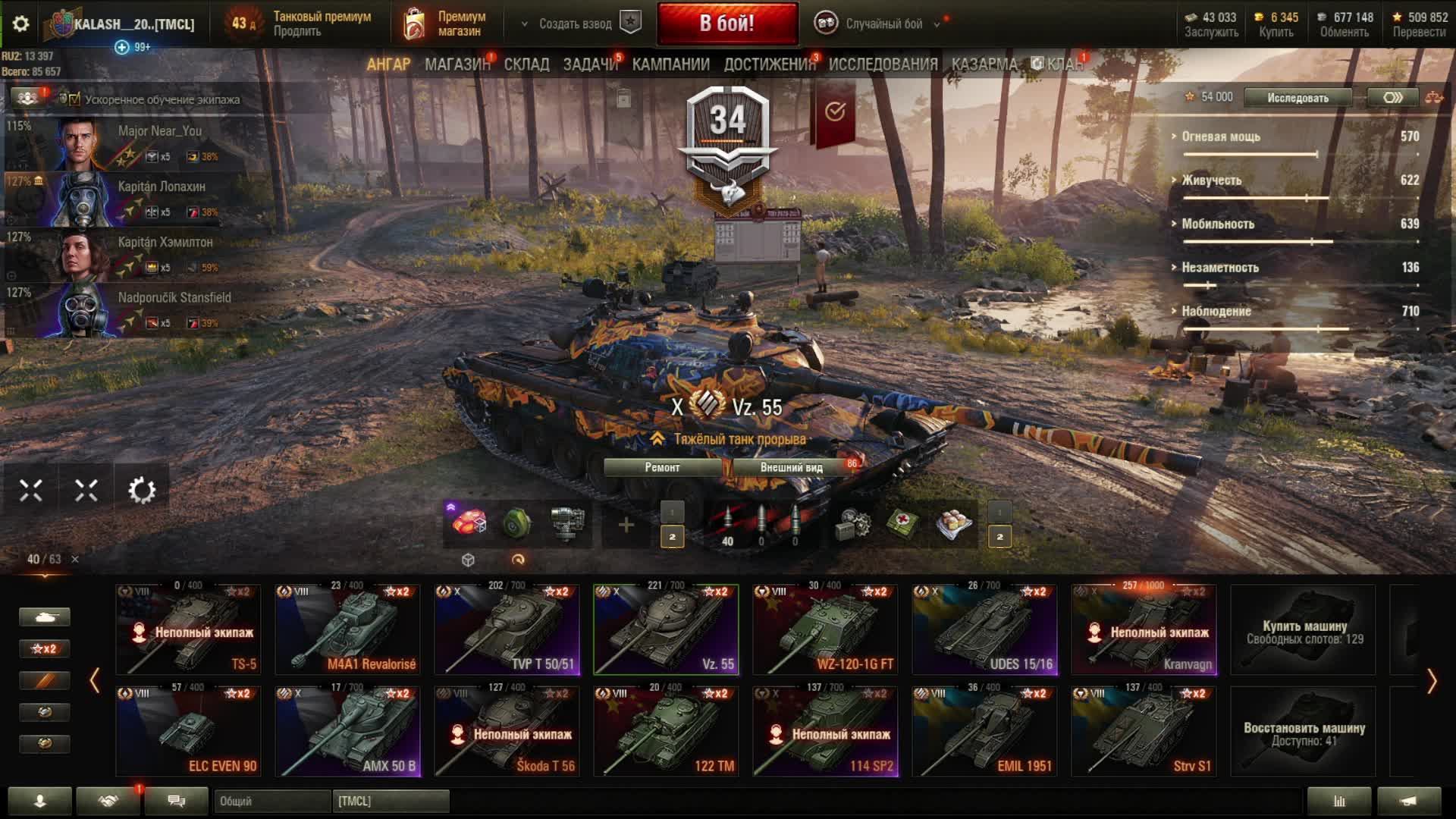Open Внешний вид customization
This screenshot has width=1456, height=819.
coord(791,467)
